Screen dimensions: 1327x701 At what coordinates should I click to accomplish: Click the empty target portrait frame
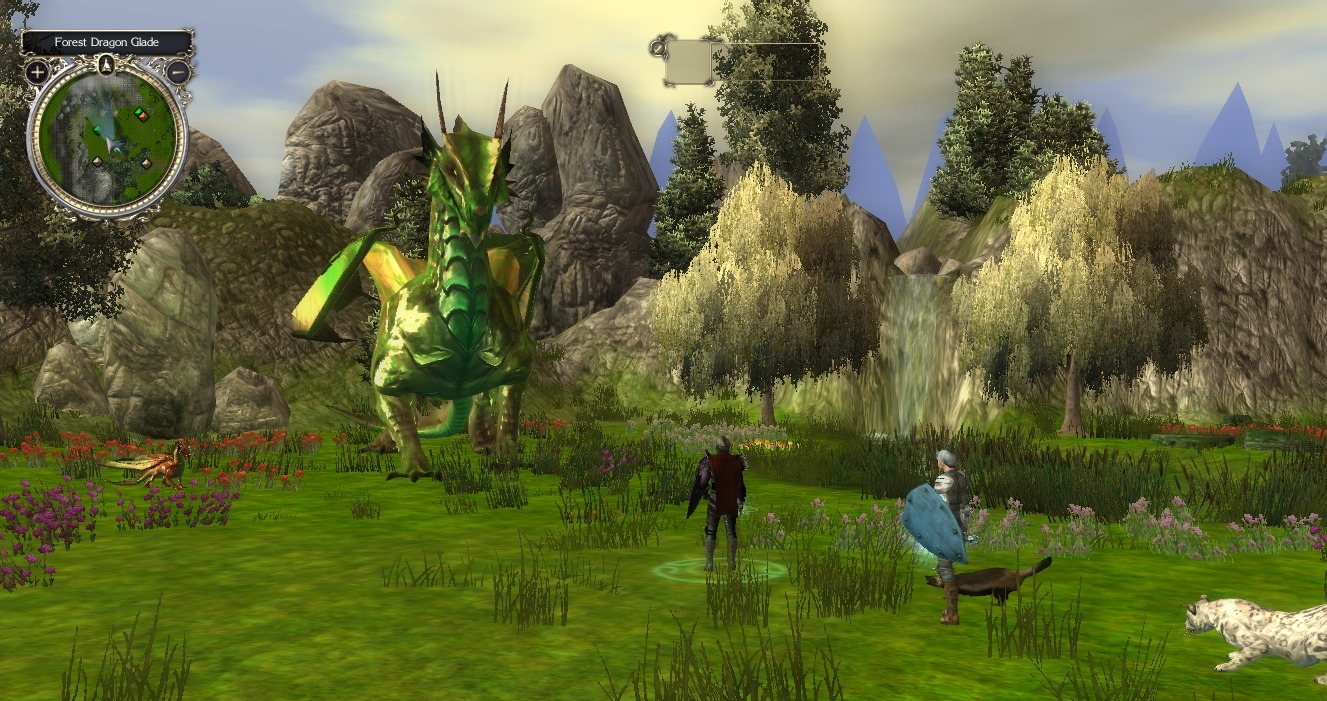click(689, 61)
